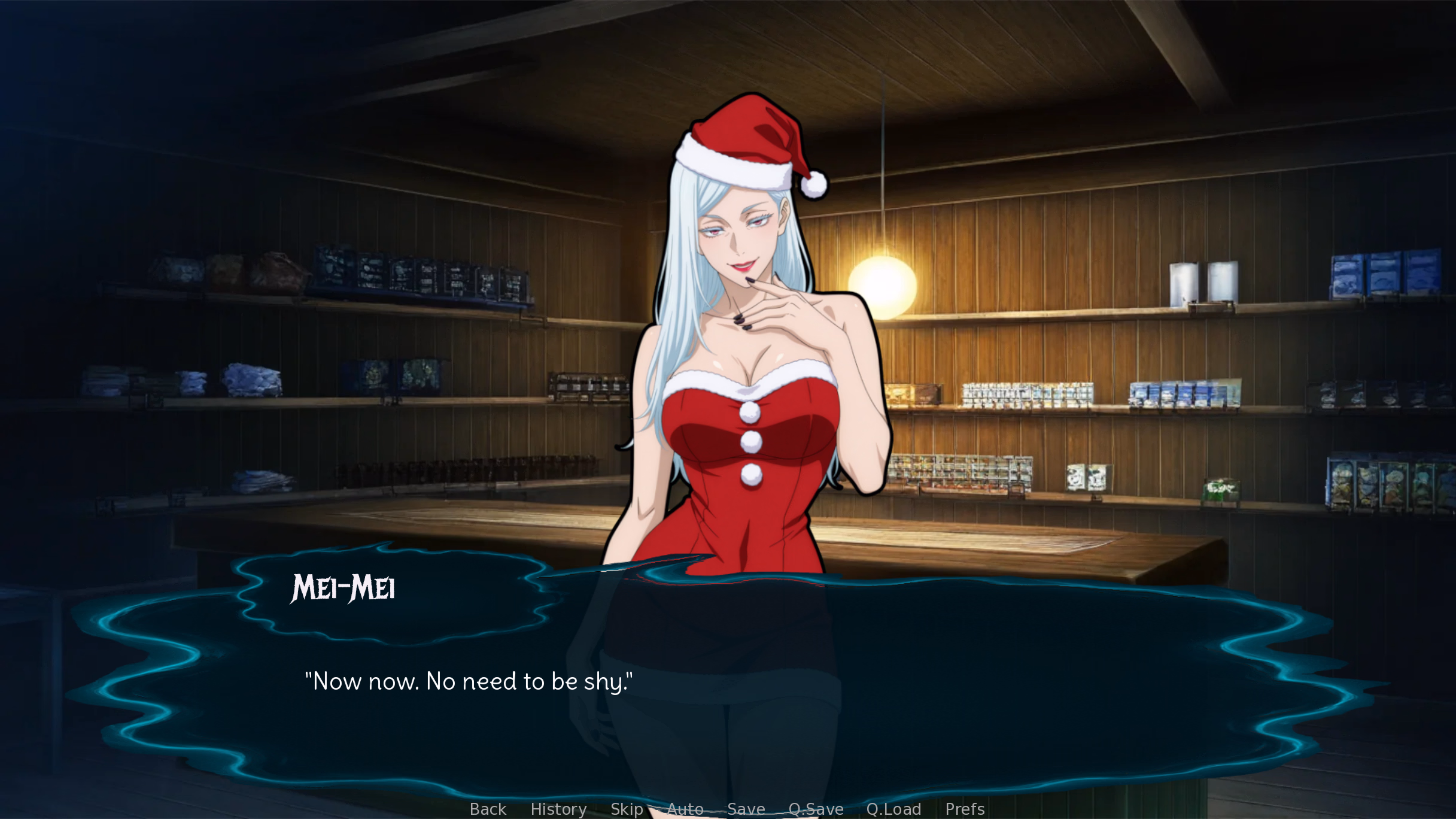The width and height of the screenshot is (1456, 819).
Task: Select History from the quick menu
Action: (558, 809)
